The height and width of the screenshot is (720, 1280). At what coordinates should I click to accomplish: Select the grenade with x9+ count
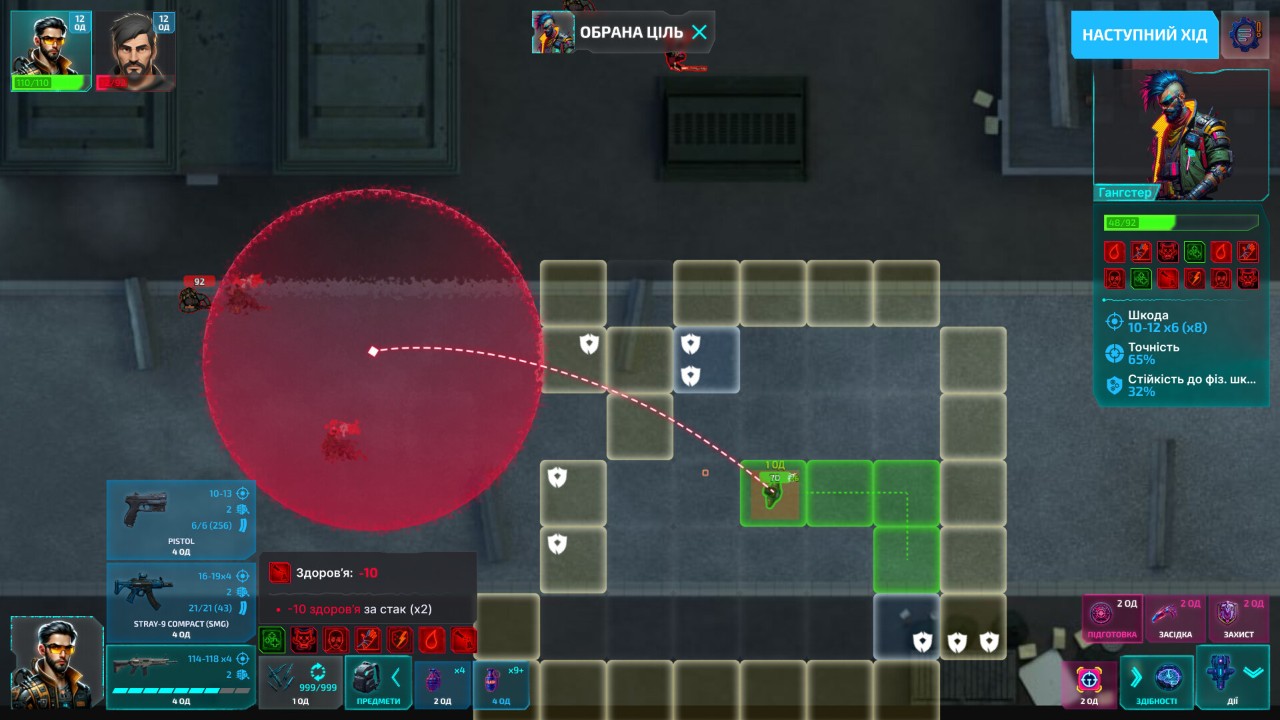point(500,684)
